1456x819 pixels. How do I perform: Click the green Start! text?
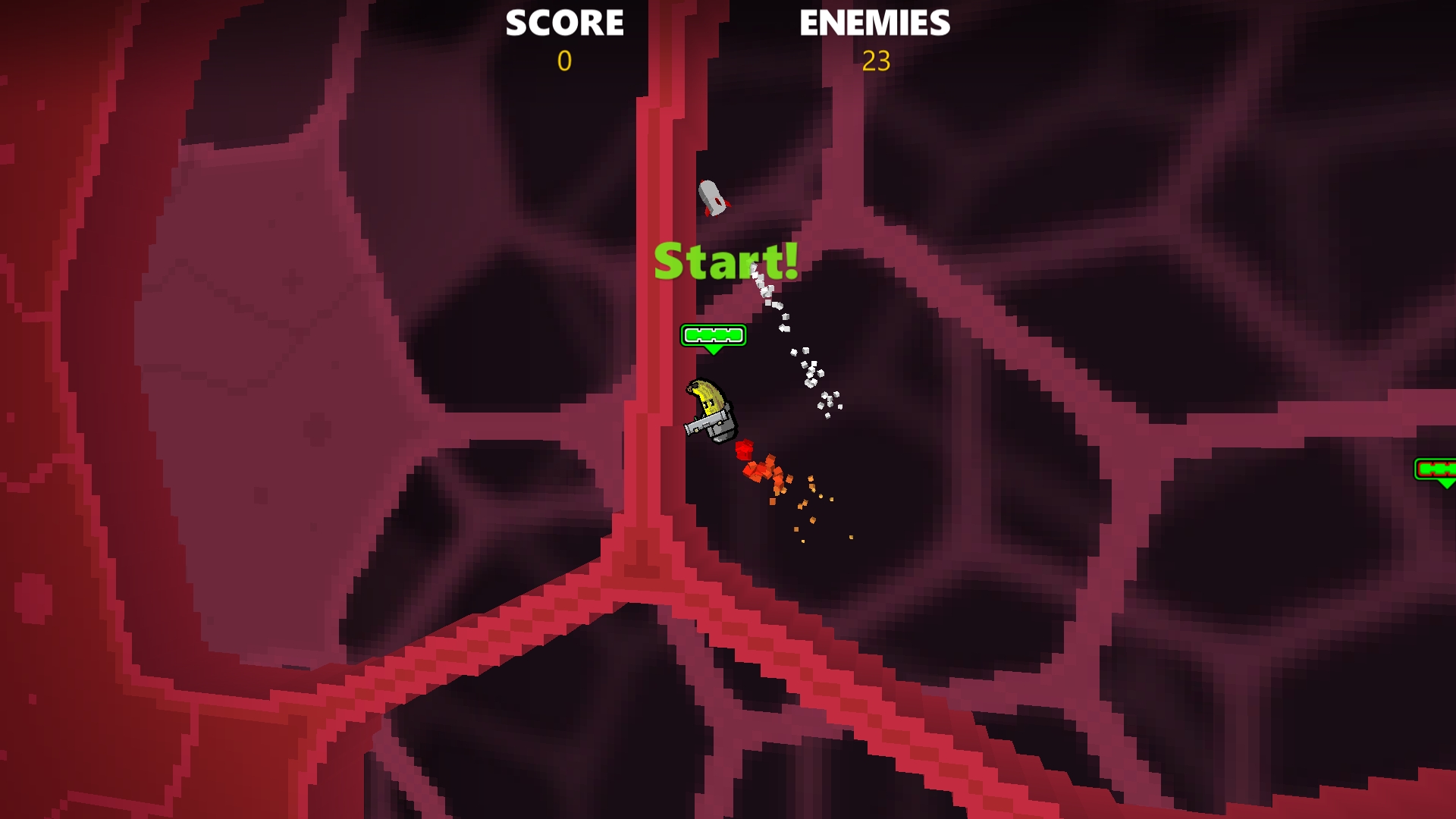tap(726, 263)
